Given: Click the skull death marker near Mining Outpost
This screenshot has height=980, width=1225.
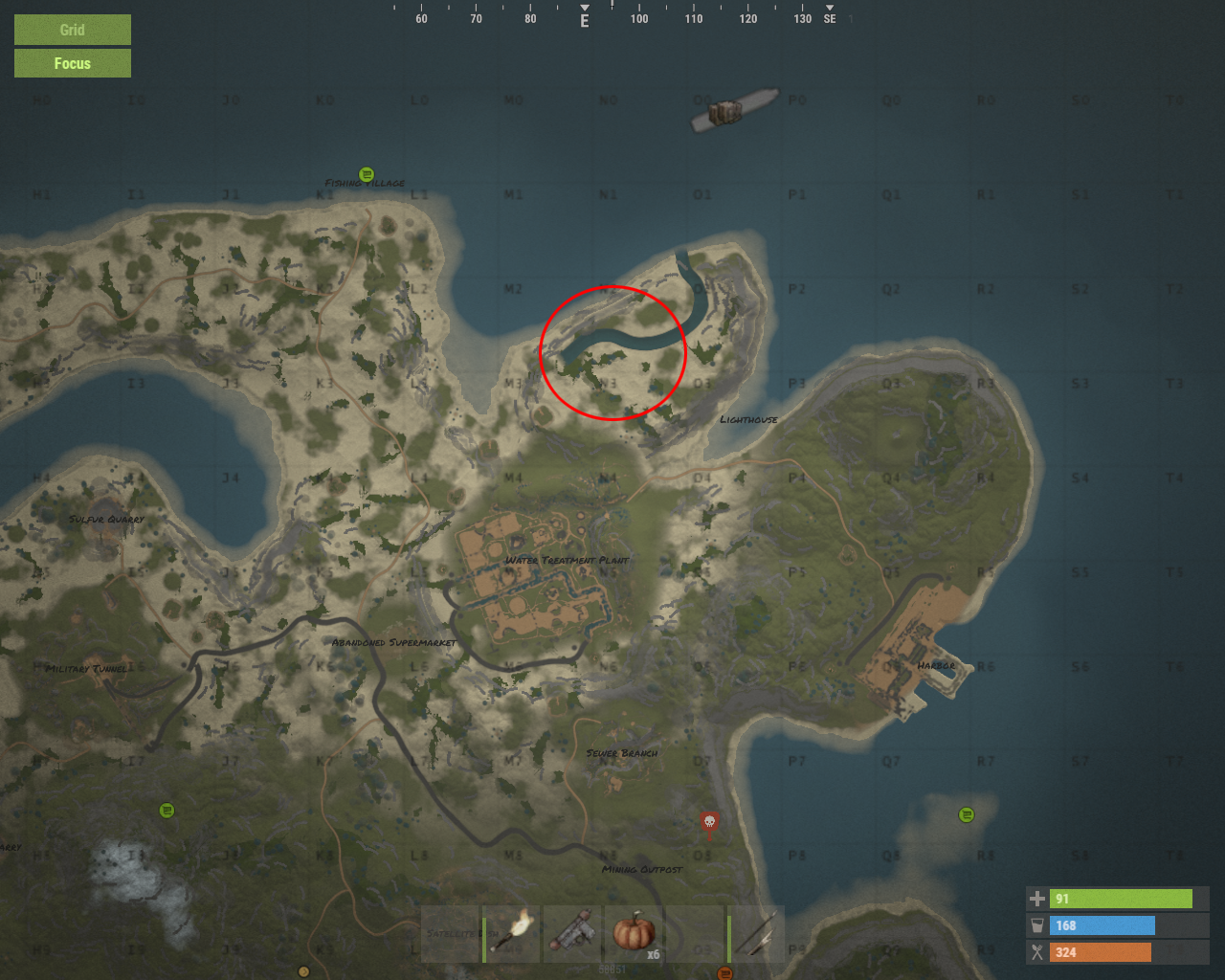Looking at the screenshot, I should tap(708, 821).
